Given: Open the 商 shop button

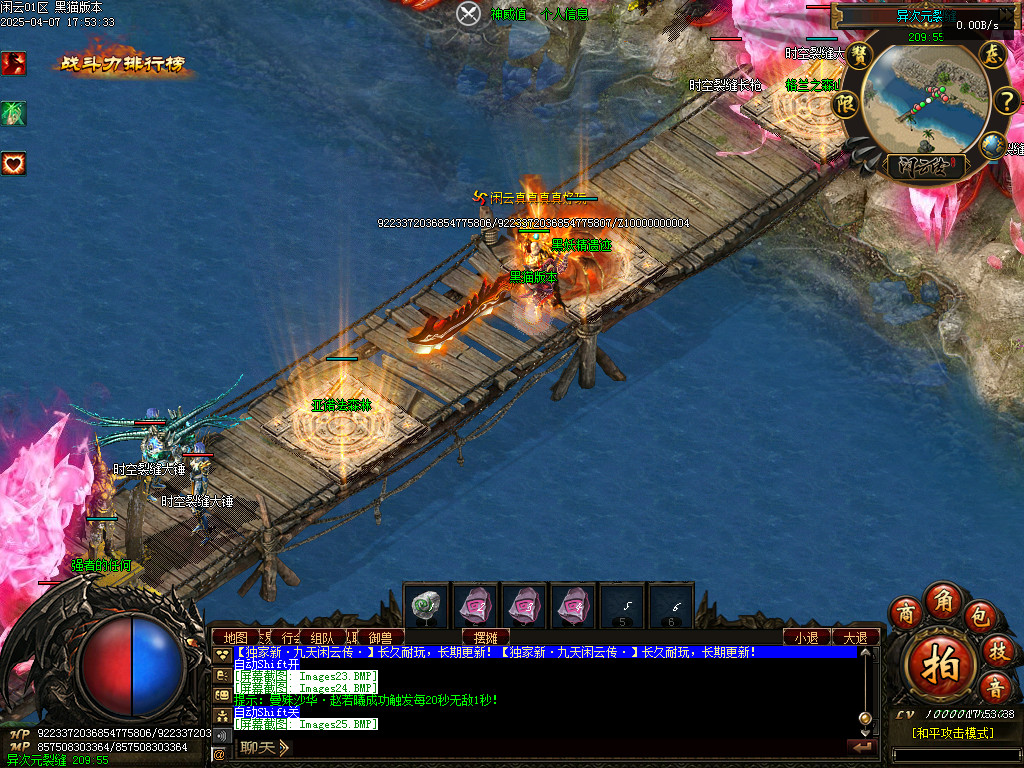Looking at the screenshot, I should pyautogui.click(x=906, y=612).
